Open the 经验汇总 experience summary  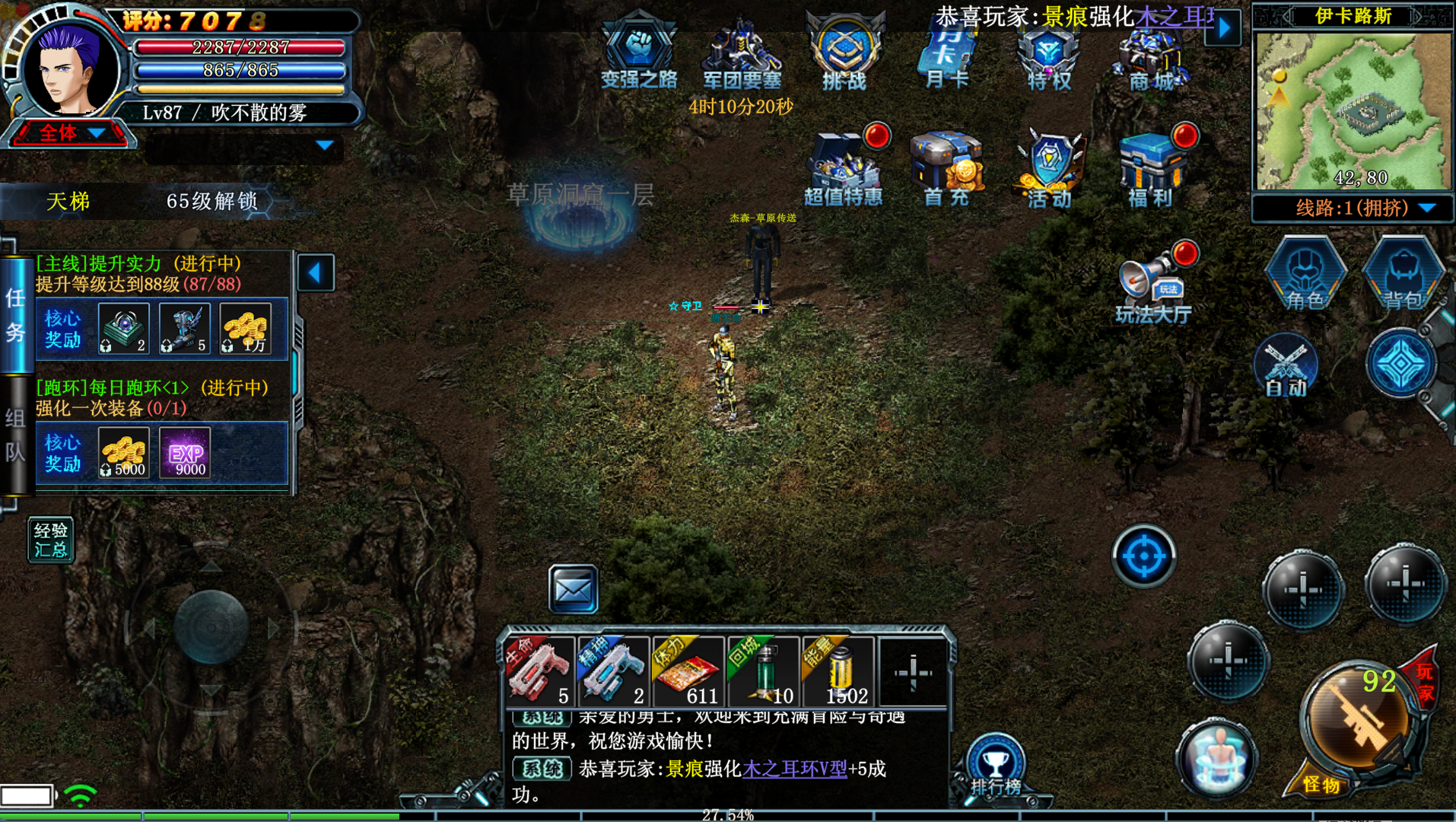click(50, 540)
